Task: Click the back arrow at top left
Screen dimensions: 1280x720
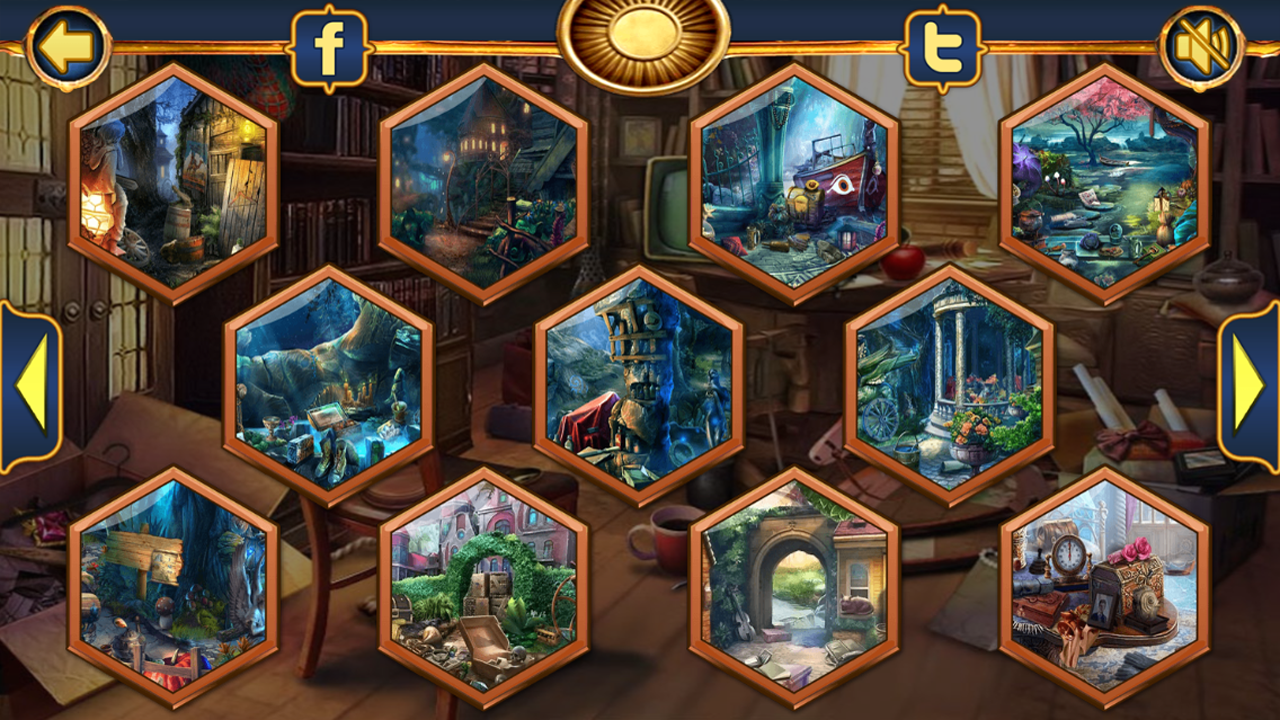Action: [x=66, y=43]
